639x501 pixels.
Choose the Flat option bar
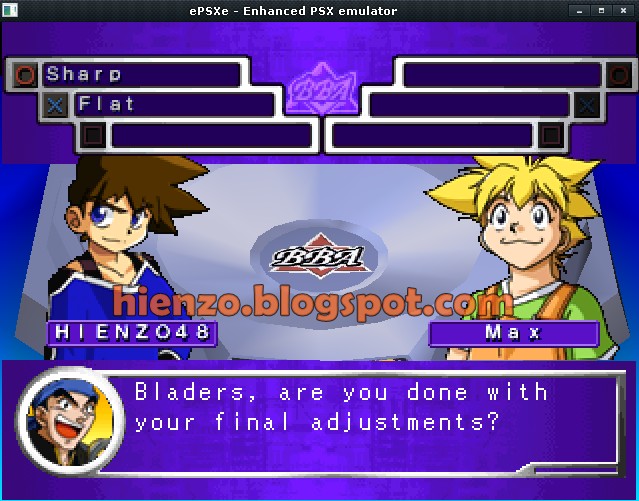173,104
